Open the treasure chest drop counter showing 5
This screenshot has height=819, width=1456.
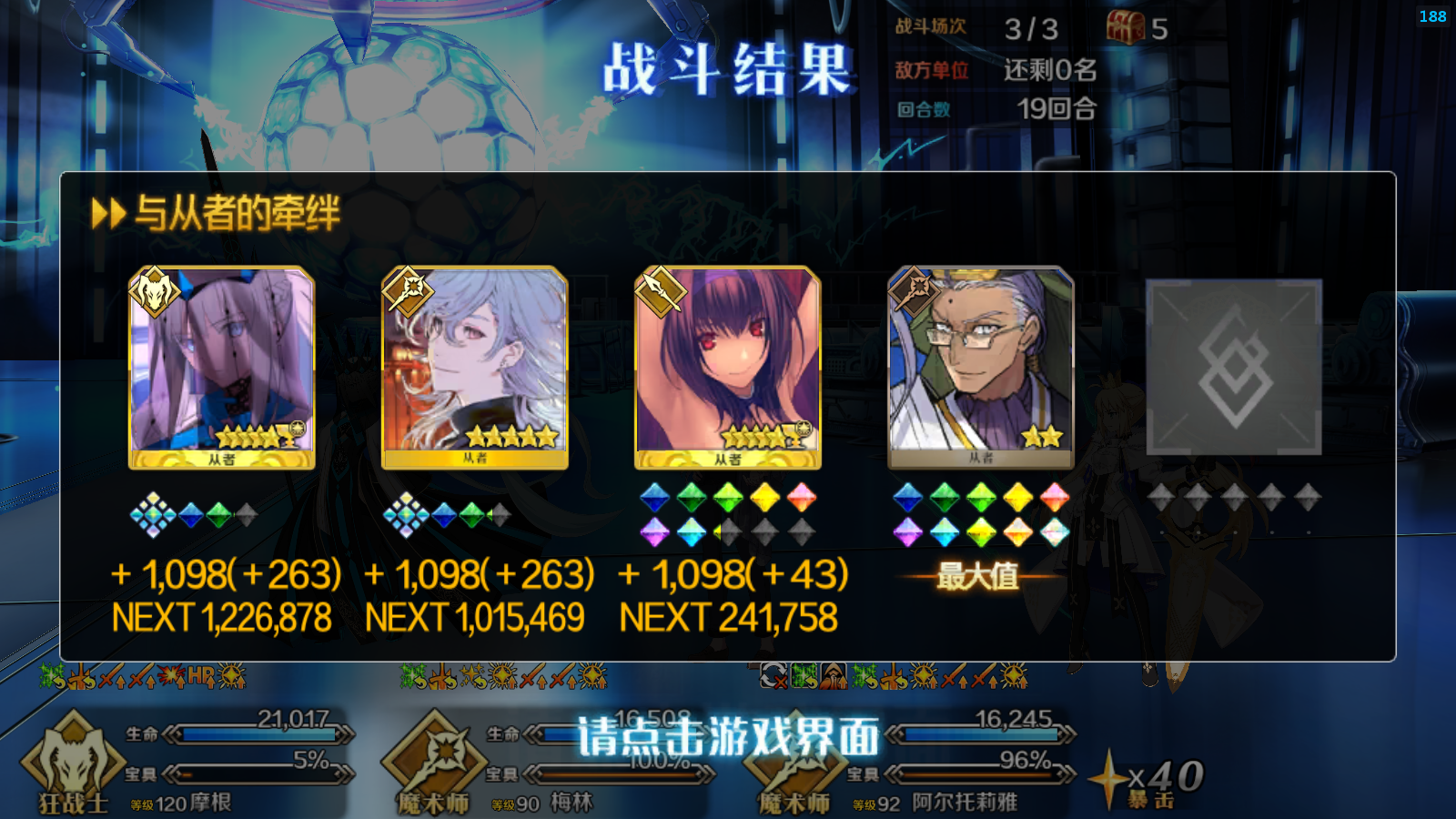point(1127,27)
